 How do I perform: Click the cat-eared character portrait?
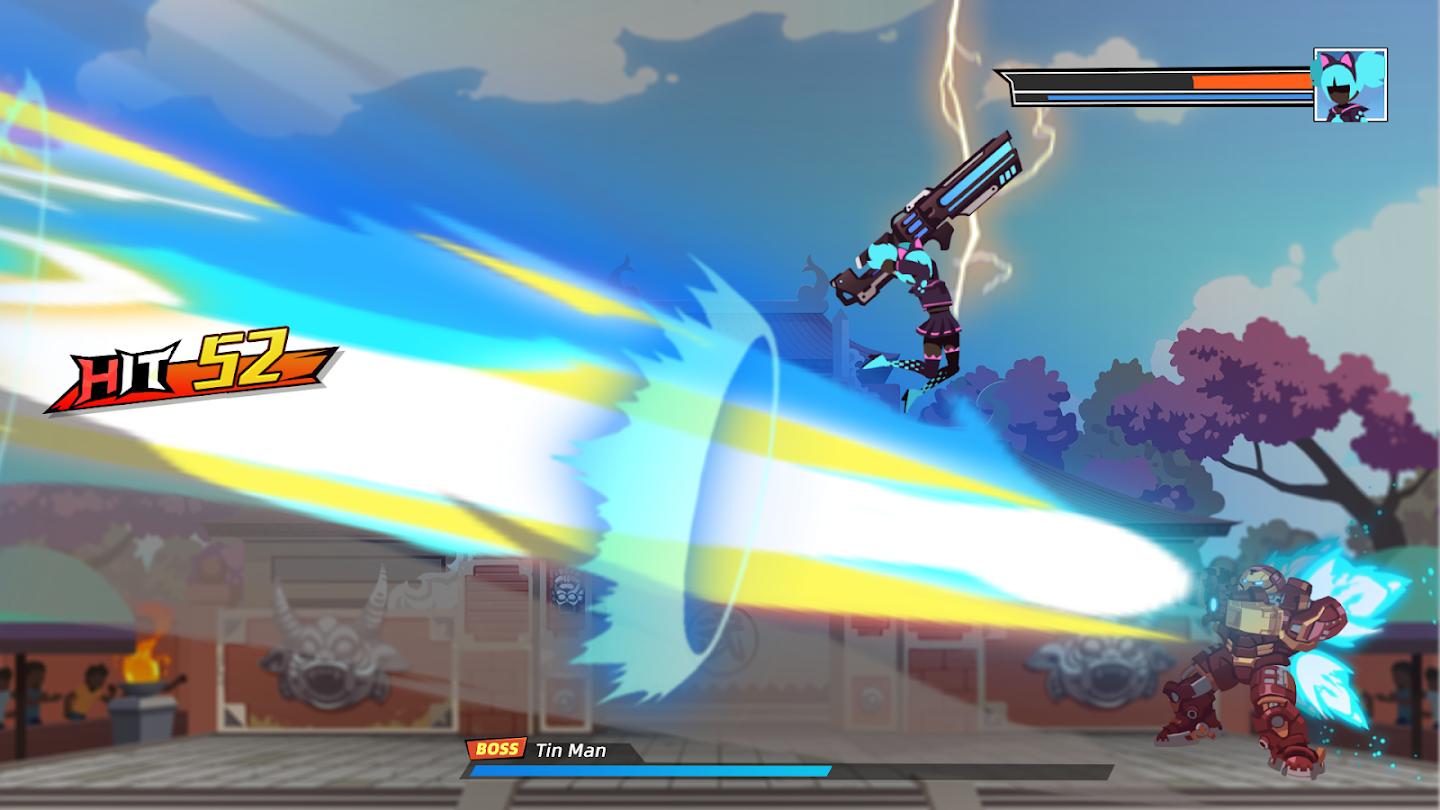(x=1350, y=85)
